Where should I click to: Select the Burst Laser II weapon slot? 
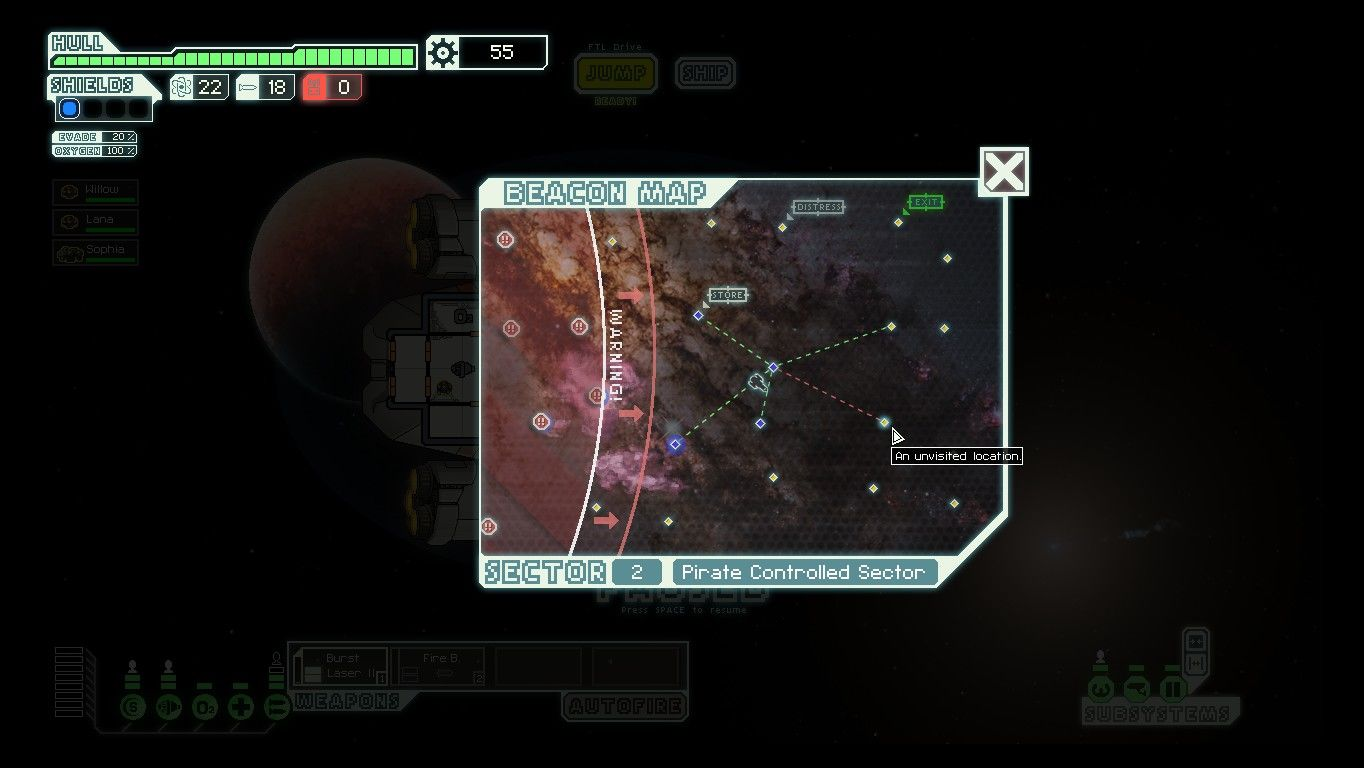pyautogui.click(x=341, y=667)
